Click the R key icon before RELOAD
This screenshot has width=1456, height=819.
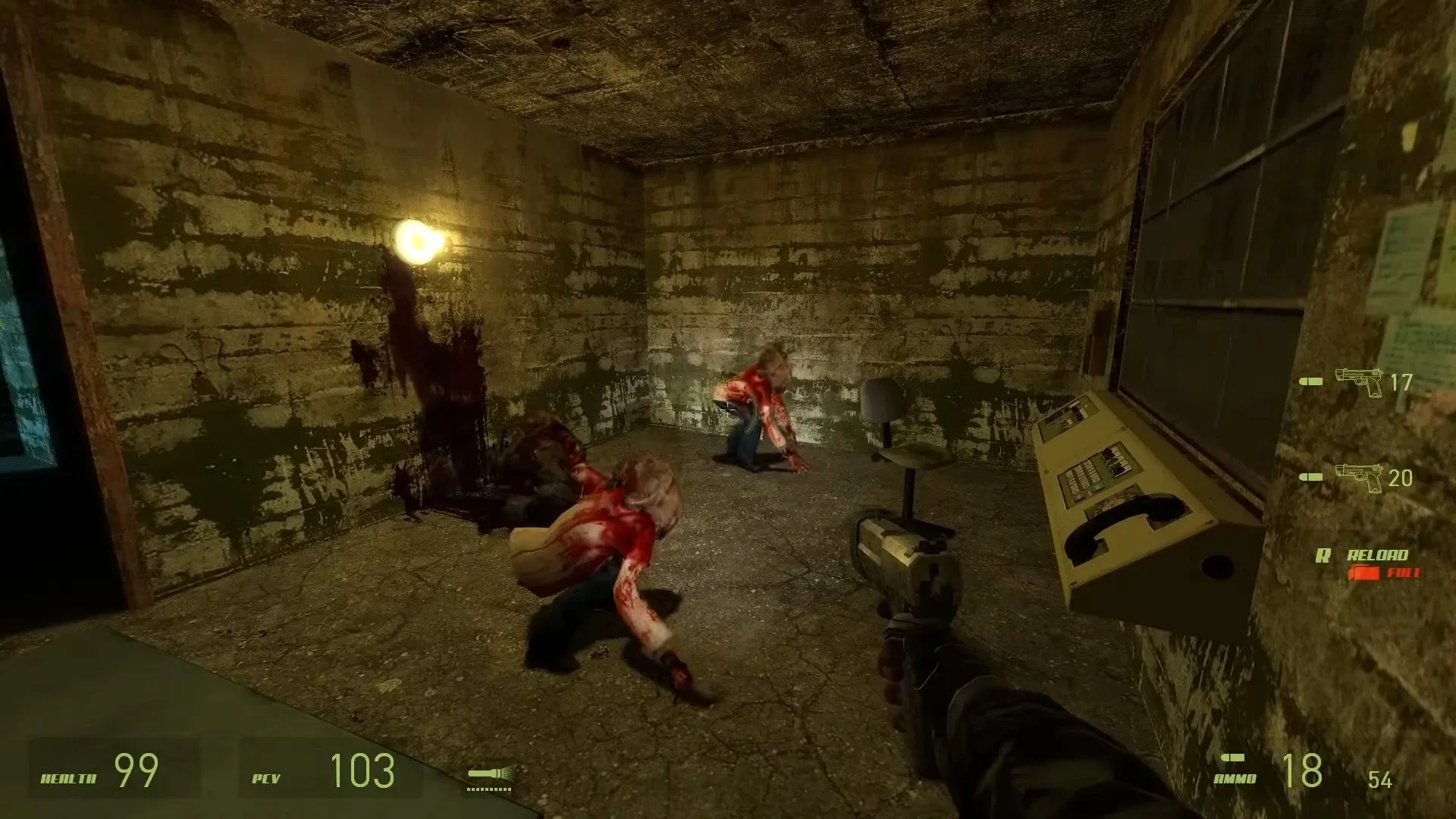(x=1322, y=554)
